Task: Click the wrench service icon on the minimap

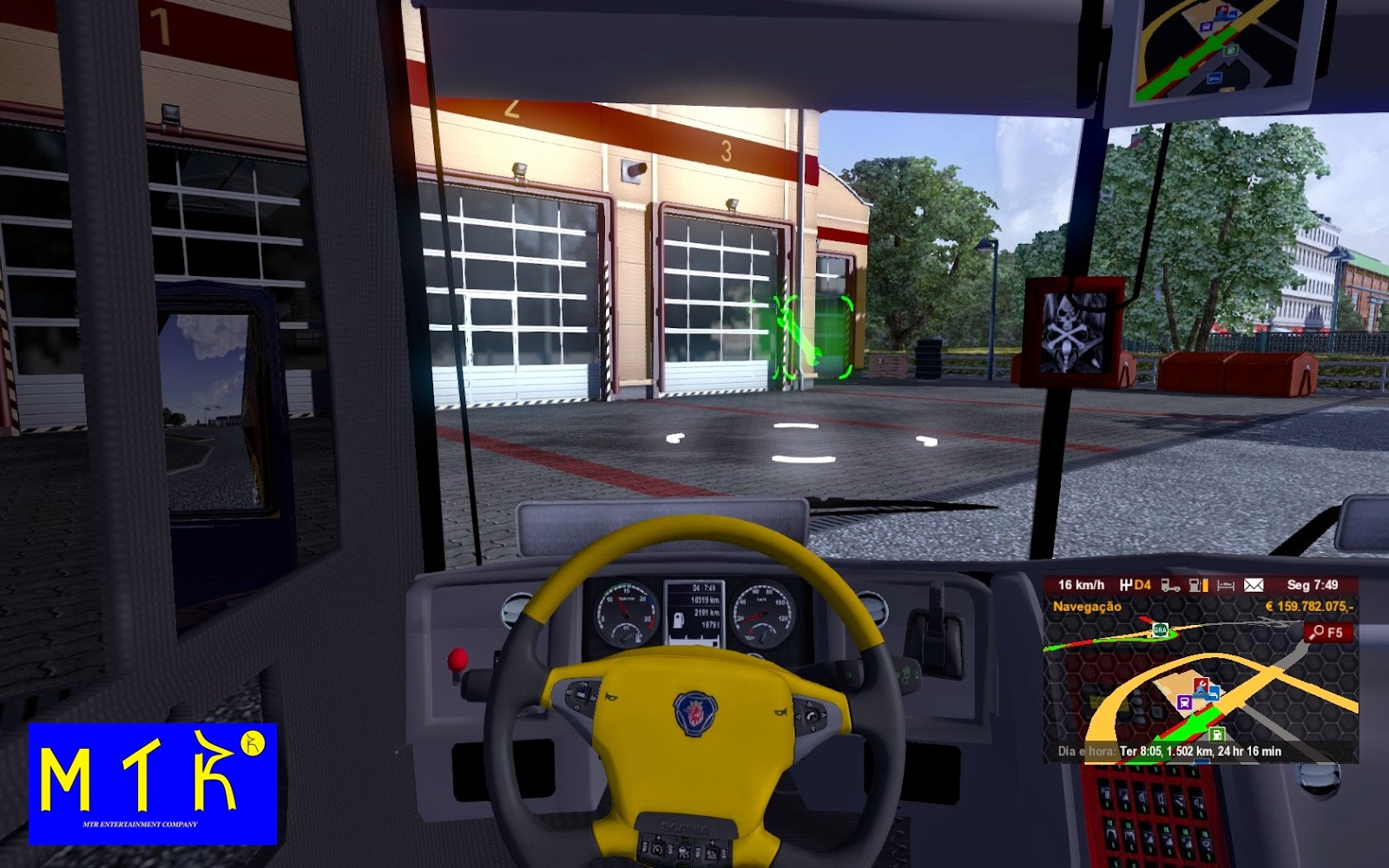Action: coord(1202,683)
